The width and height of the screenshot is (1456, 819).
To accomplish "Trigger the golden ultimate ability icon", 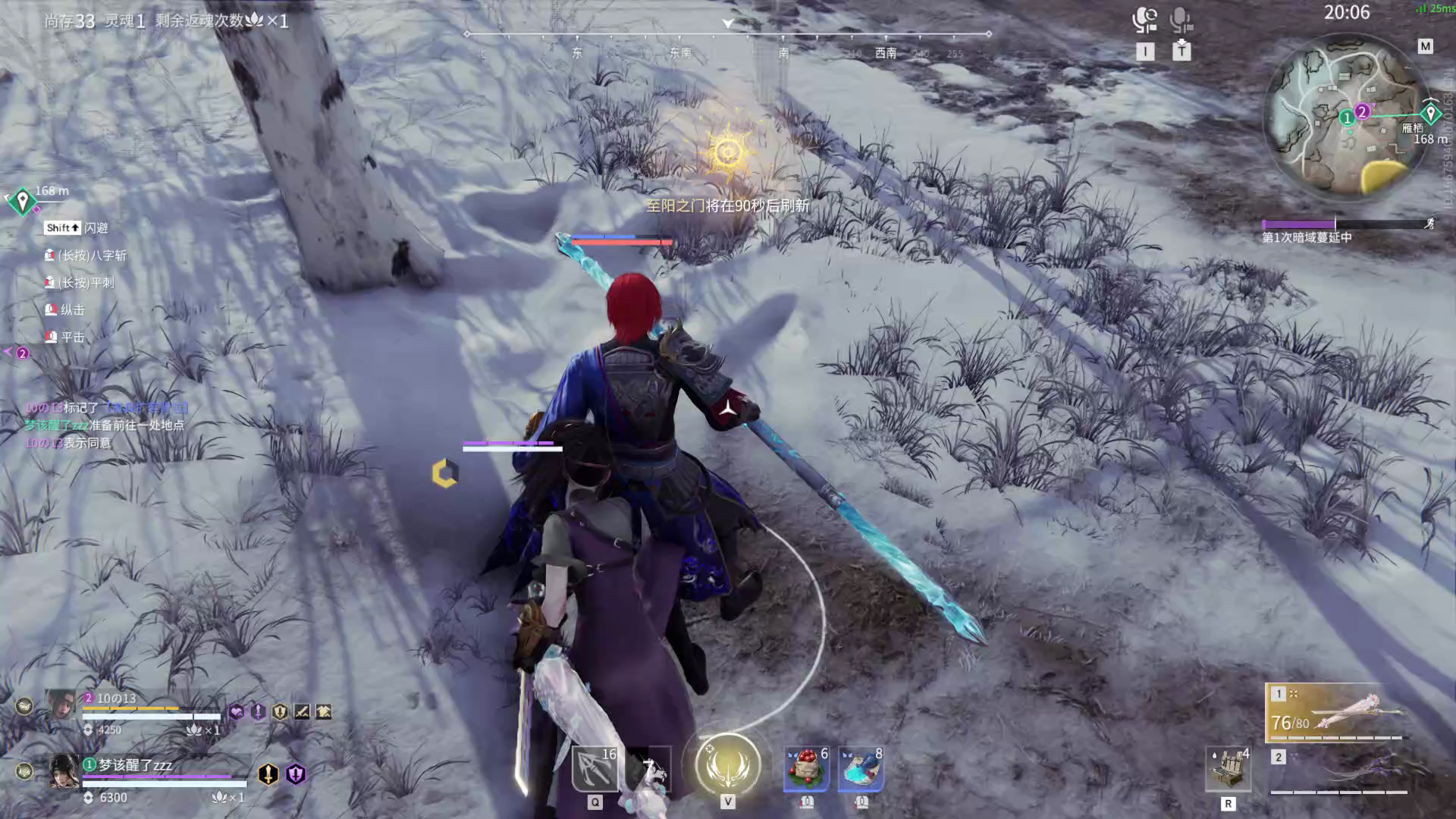I will 727,764.
